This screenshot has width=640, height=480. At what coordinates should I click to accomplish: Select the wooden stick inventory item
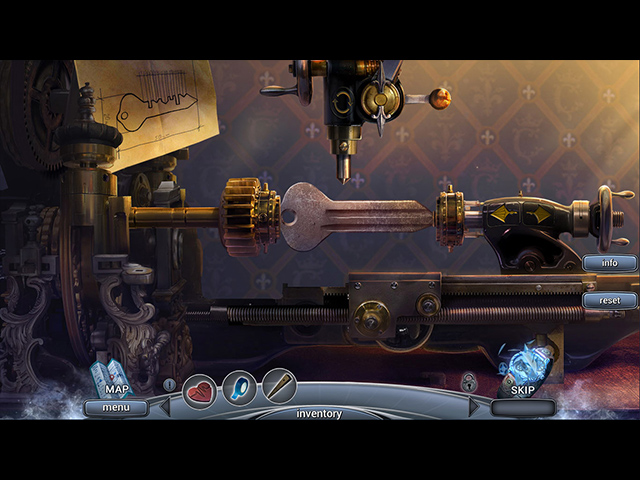coord(278,386)
